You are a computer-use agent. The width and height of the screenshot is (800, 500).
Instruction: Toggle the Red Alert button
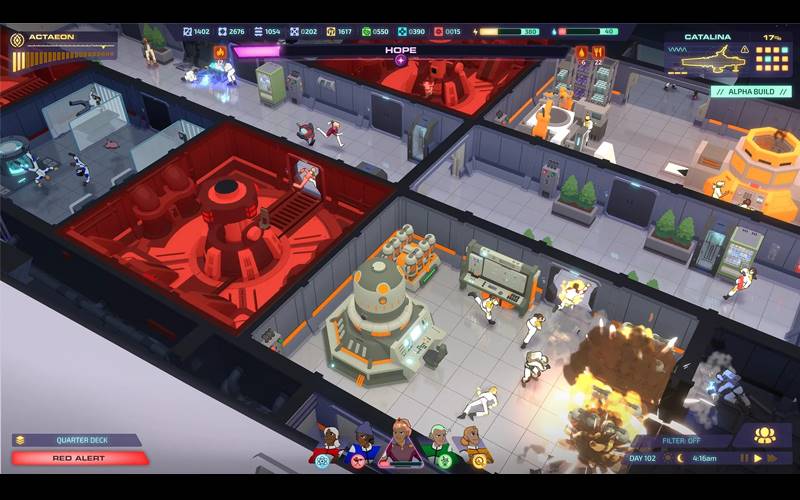click(x=80, y=458)
